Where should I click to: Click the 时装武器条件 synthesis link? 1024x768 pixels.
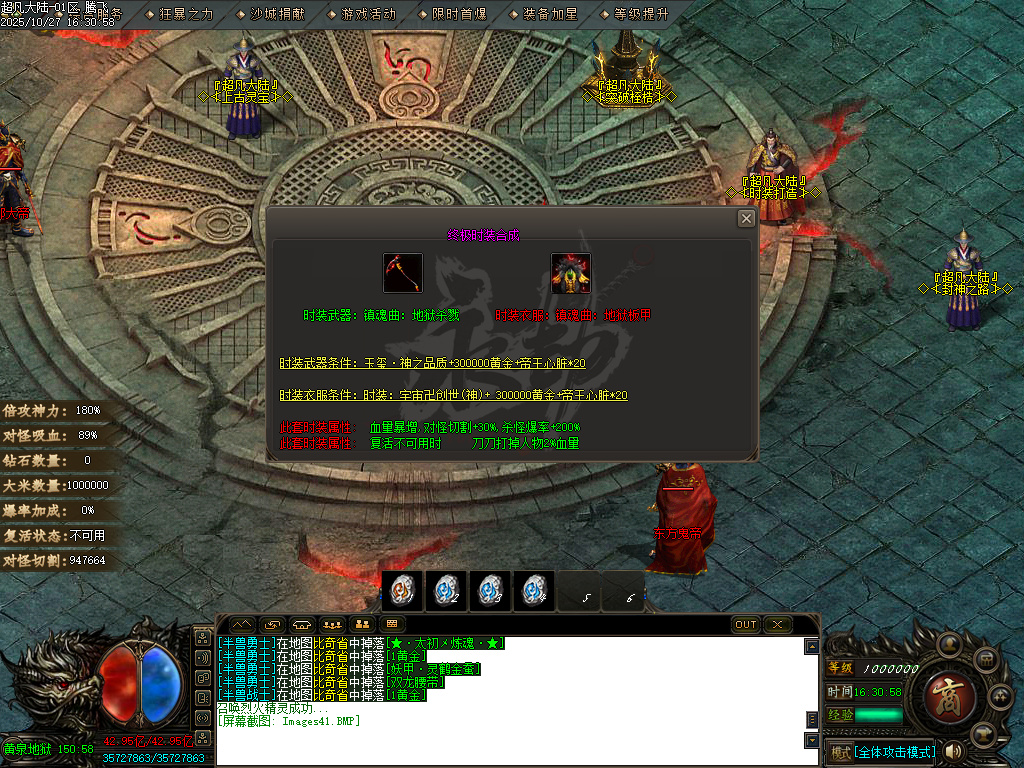[432, 363]
